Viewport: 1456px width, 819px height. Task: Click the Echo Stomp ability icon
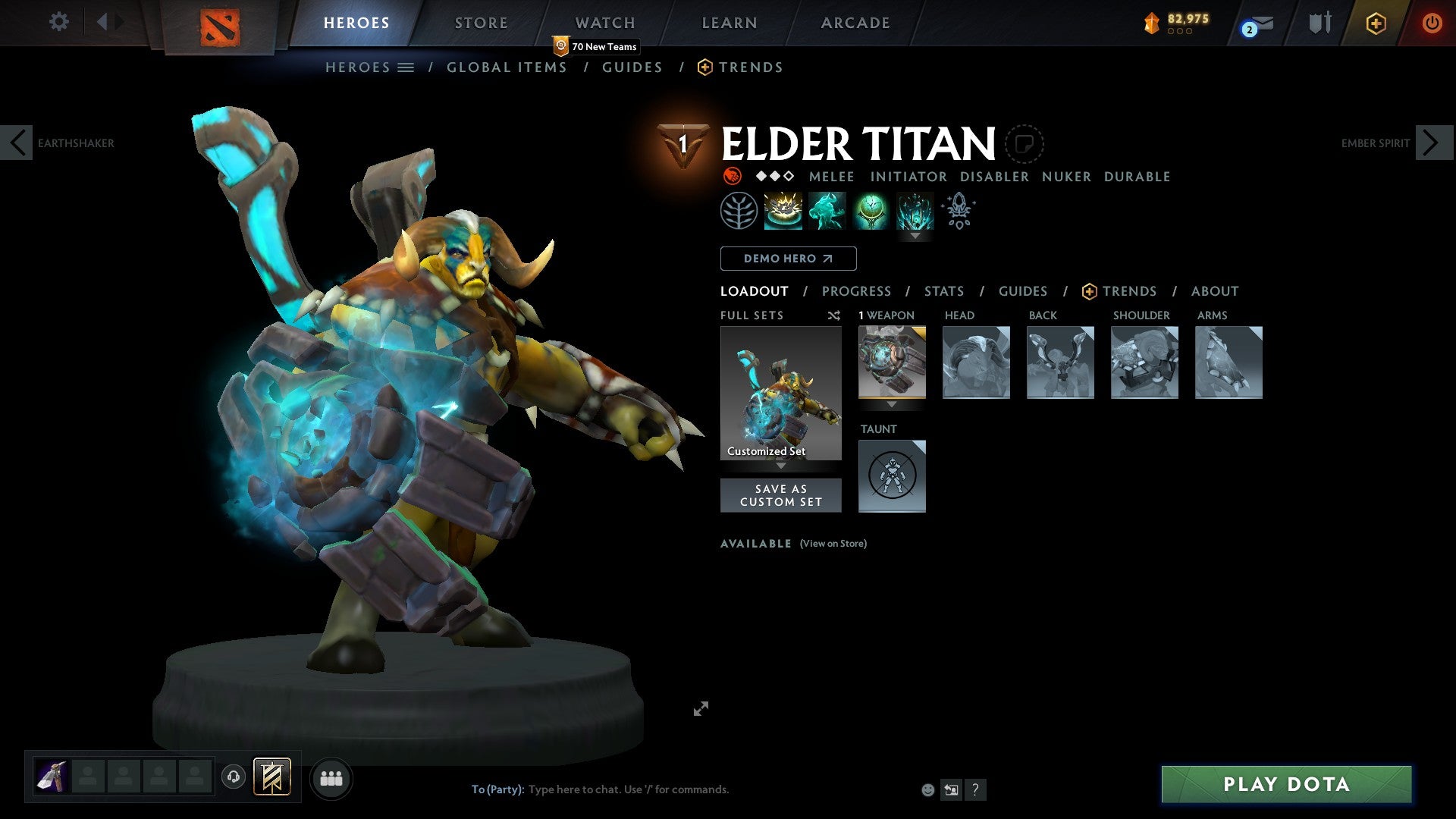click(x=782, y=211)
